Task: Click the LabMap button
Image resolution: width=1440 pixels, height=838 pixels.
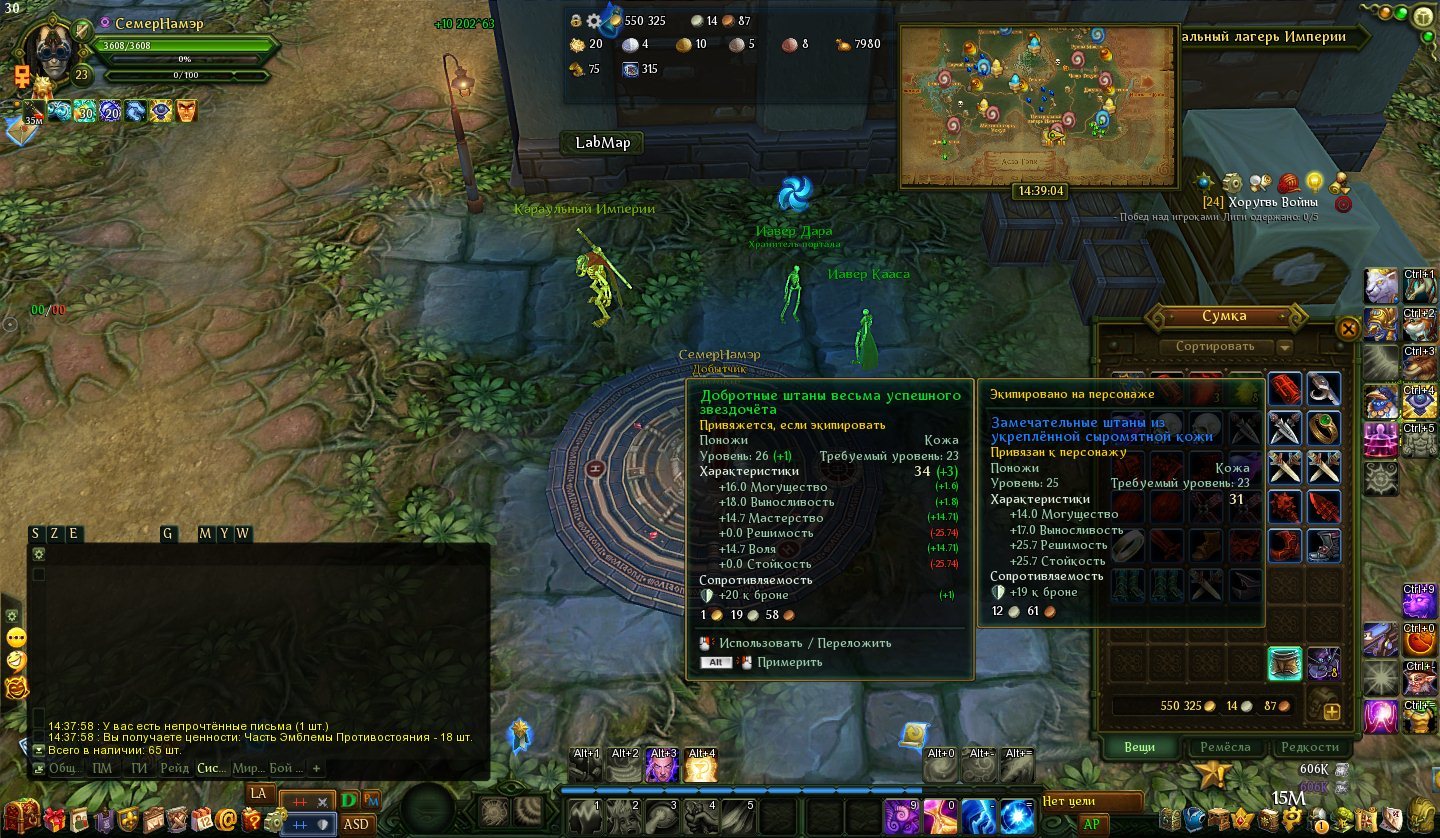Action: [602, 142]
